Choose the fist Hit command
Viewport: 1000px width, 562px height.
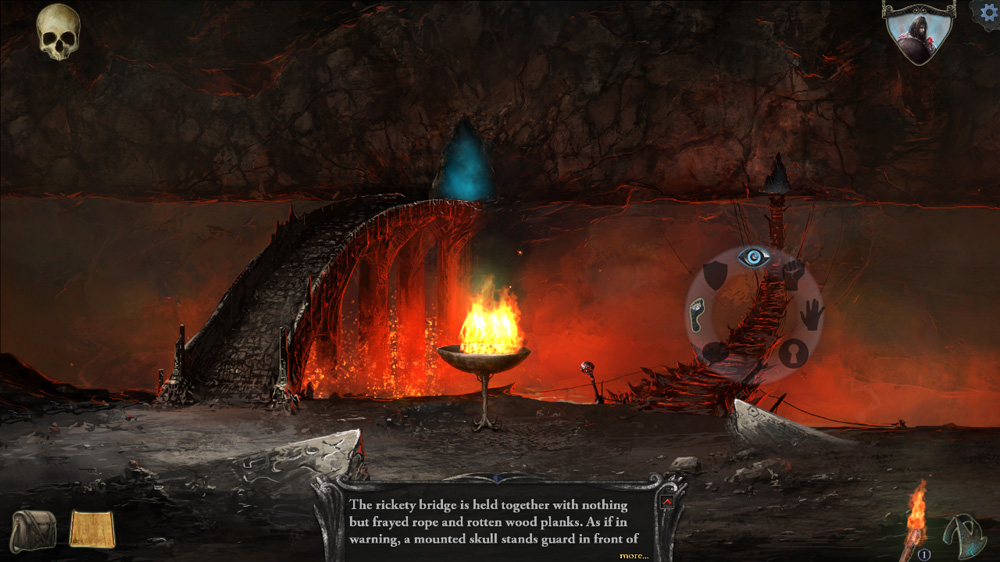[x=793, y=275]
